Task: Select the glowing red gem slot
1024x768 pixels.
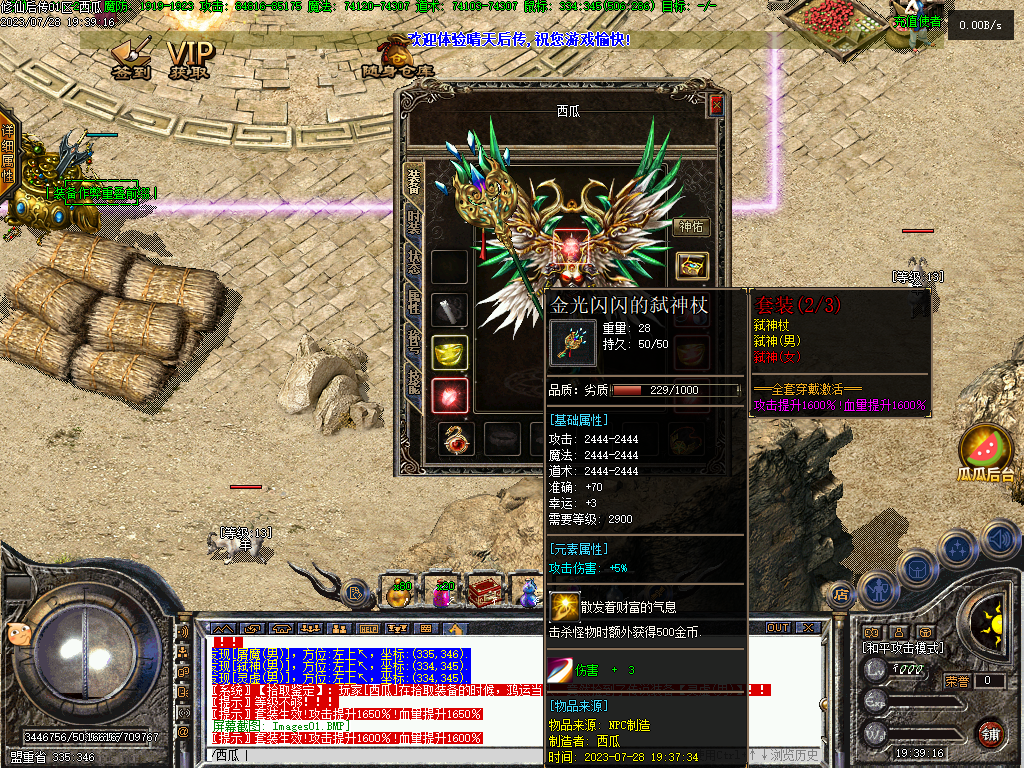Action: pos(450,396)
